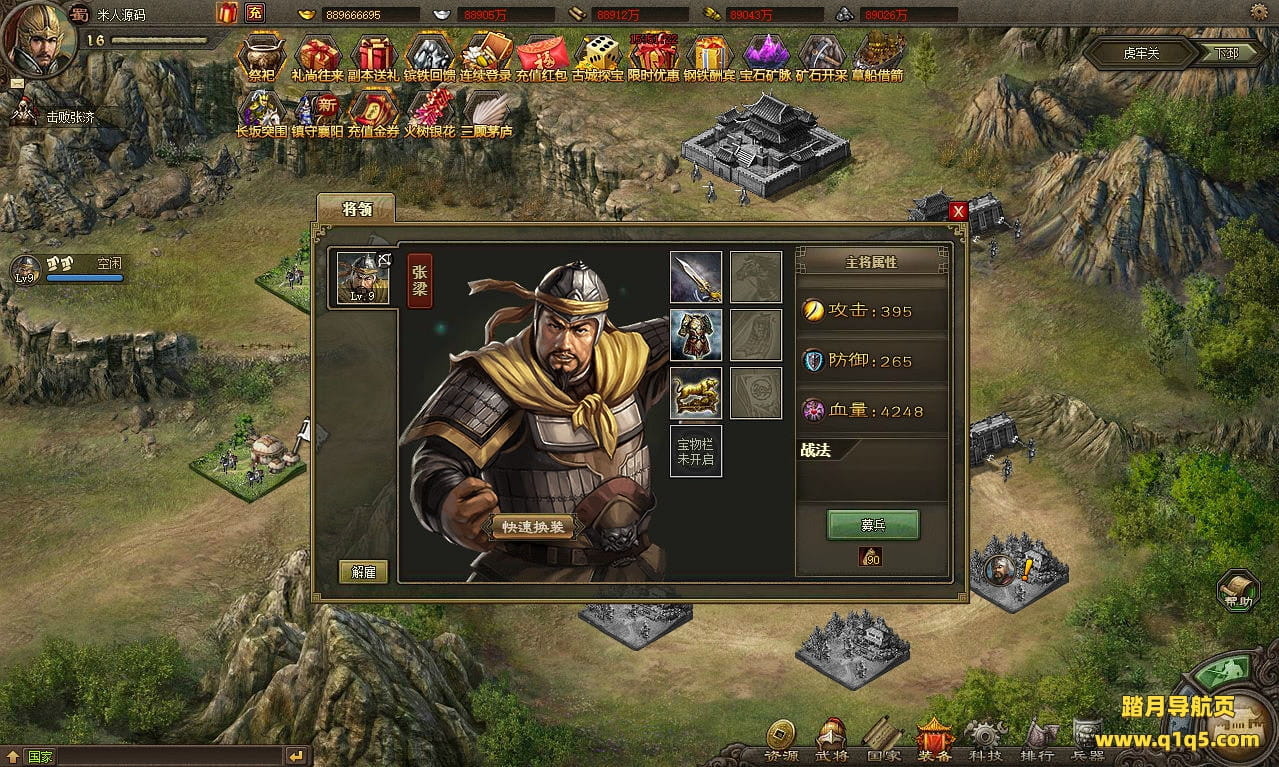Click the 募兵 recruit troops button

[872, 525]
